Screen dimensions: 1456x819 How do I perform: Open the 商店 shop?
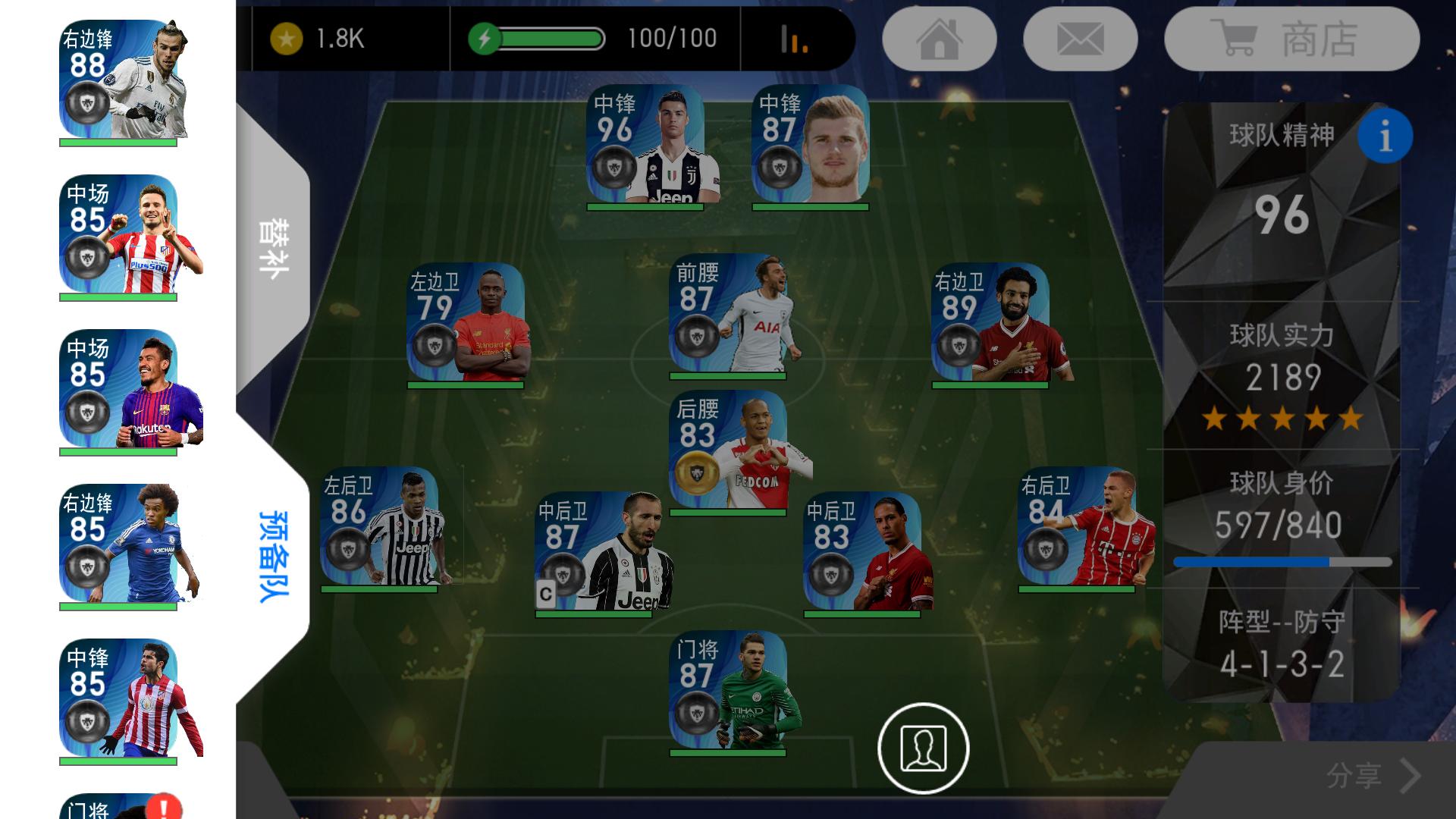pos(1291,39)
